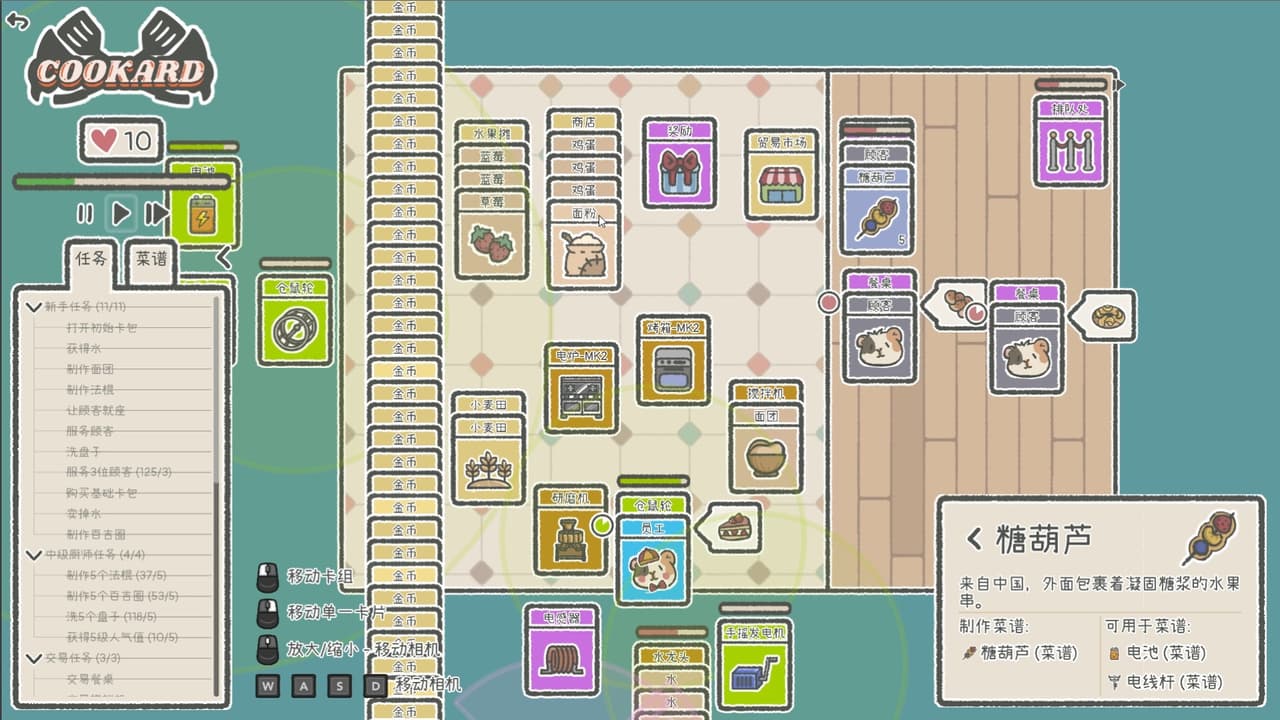Go back using the arrow beside 糖葫芦 title

[x=974, y=540]
